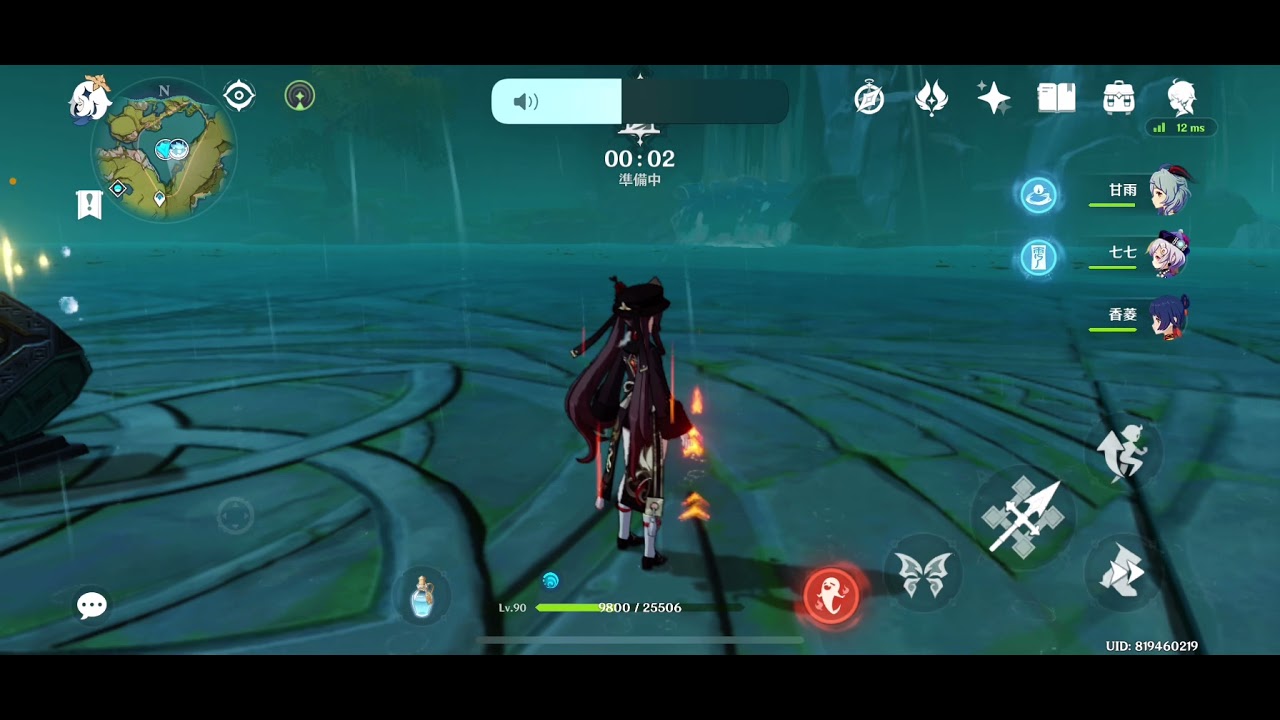Tap the spear normal attack button

coord(1022,516)
